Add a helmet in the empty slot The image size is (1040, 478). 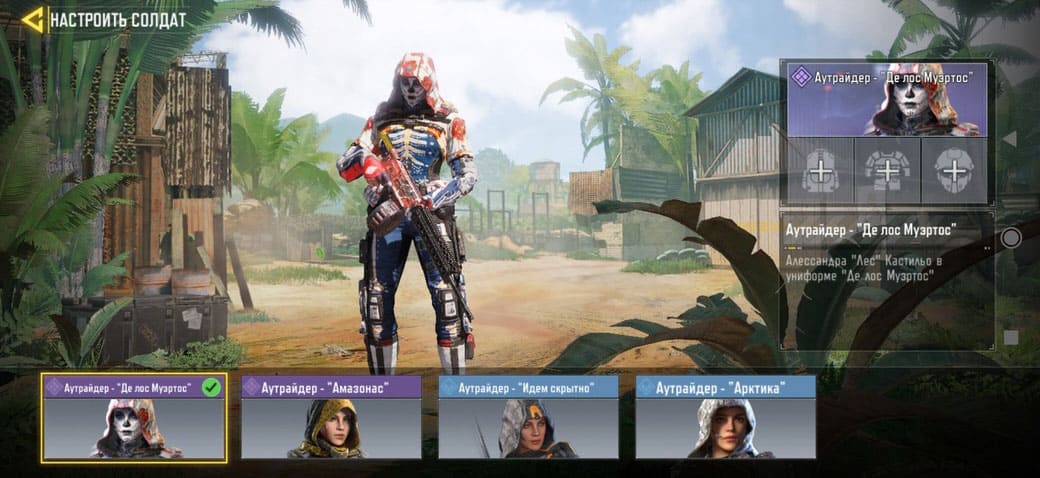tap(955, 171)
